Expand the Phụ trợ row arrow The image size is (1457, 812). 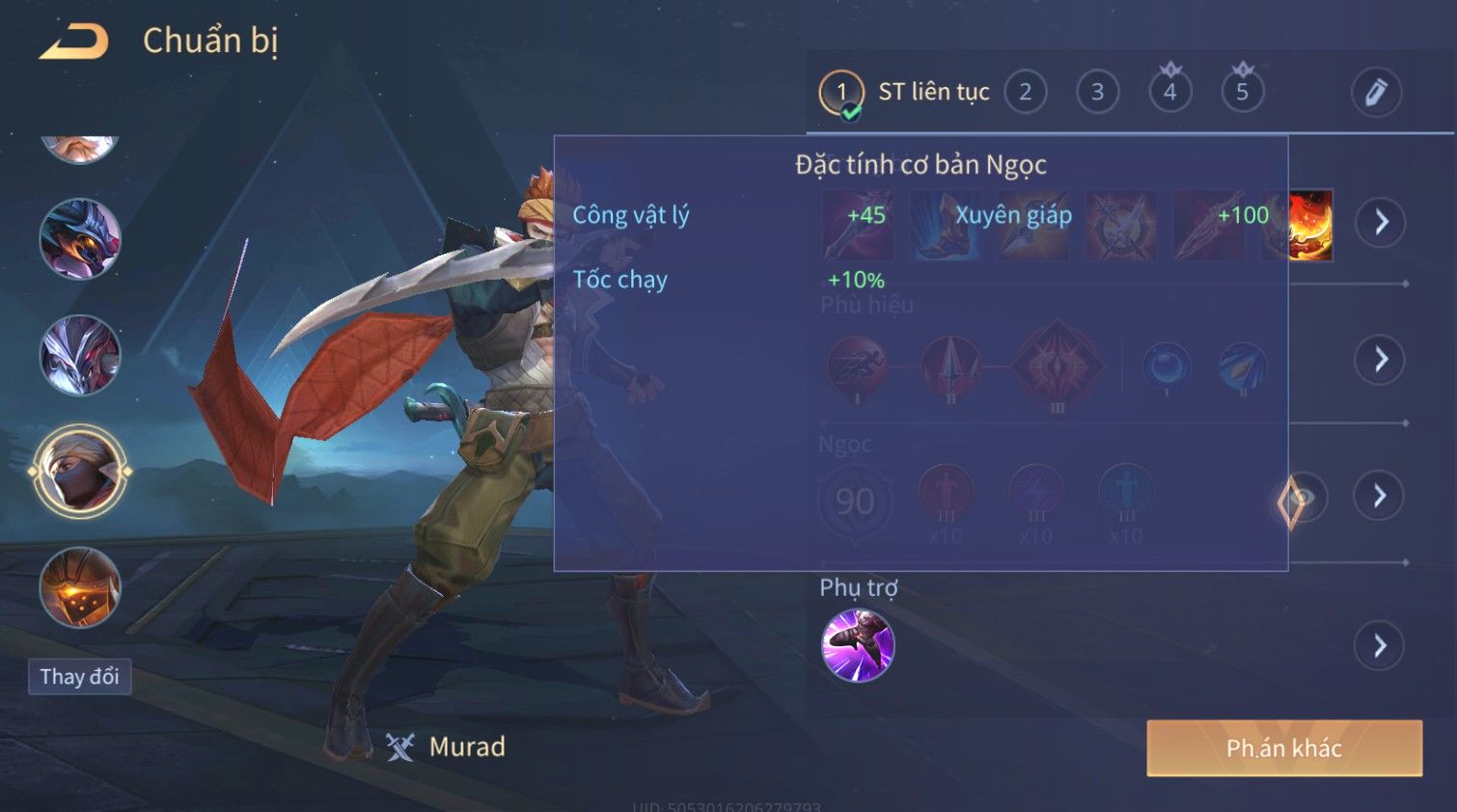pyautogui.click(x=1380, y=645)
